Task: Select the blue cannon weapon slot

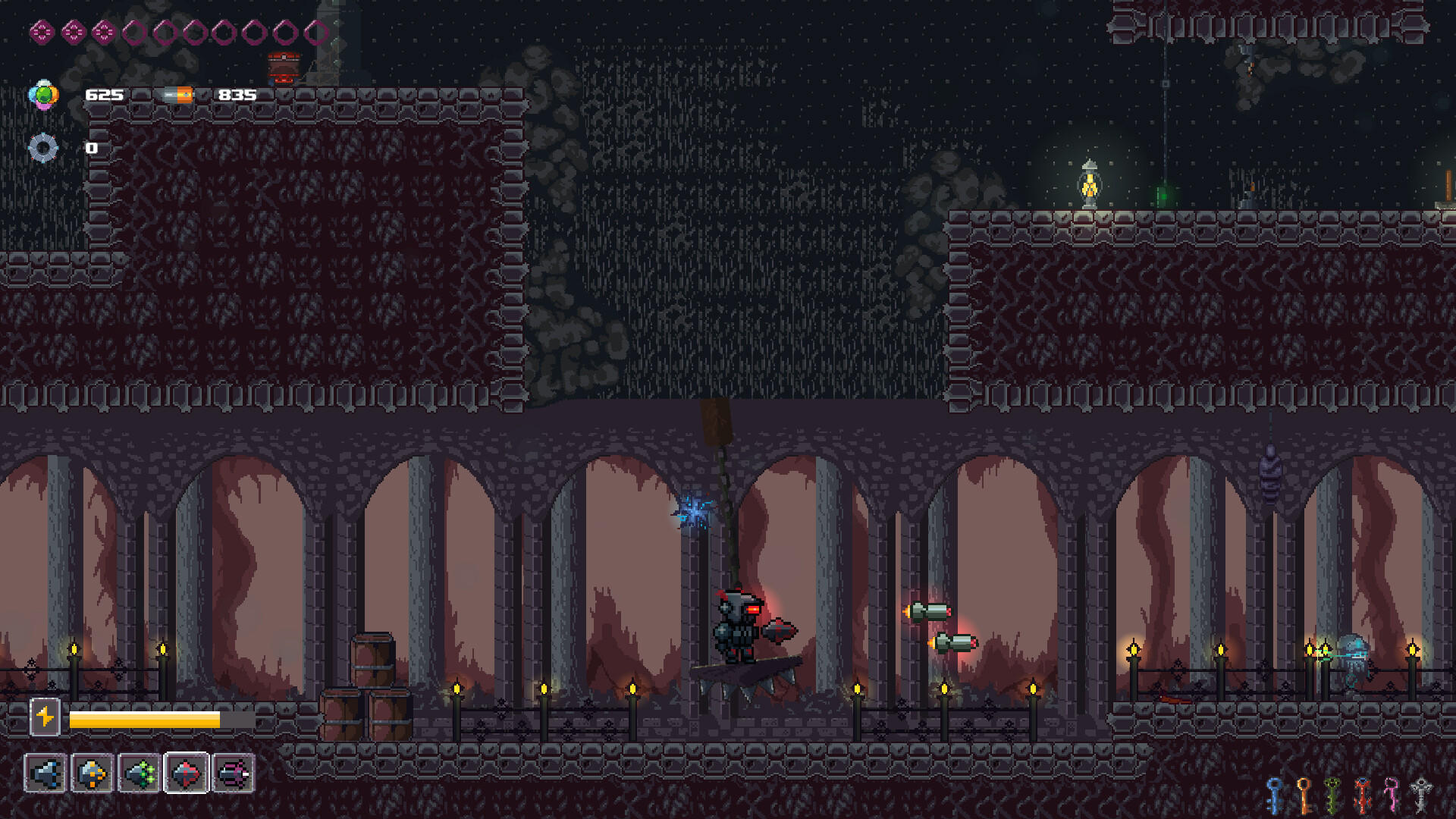Action: (45, 775)
